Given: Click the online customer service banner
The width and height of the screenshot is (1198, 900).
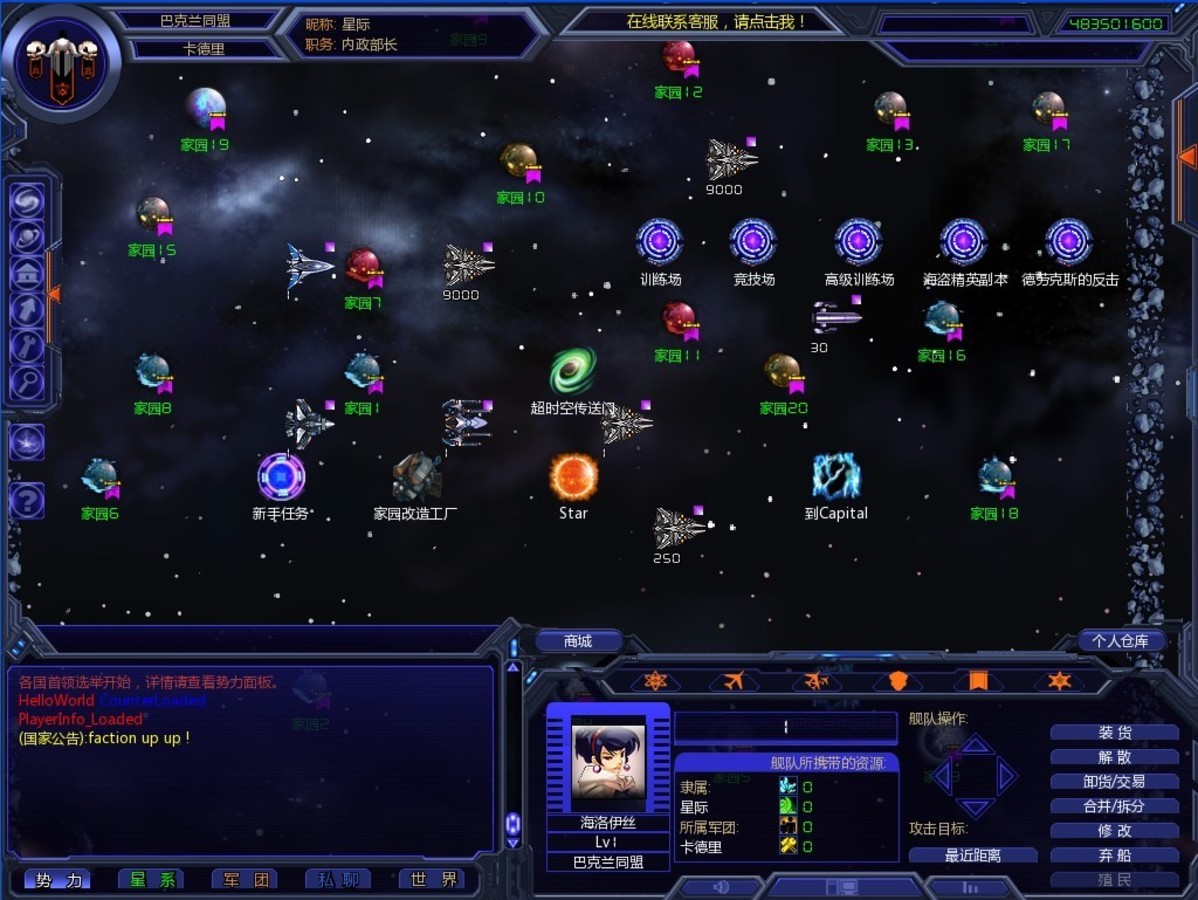Looking at the screenshot, I should click(715, 21).
